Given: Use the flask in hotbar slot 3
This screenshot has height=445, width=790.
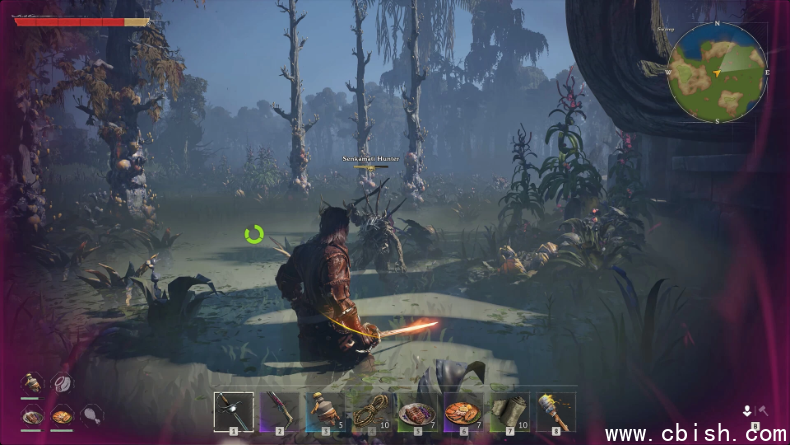Looking at the screenshot, I should tap(325, 411).
